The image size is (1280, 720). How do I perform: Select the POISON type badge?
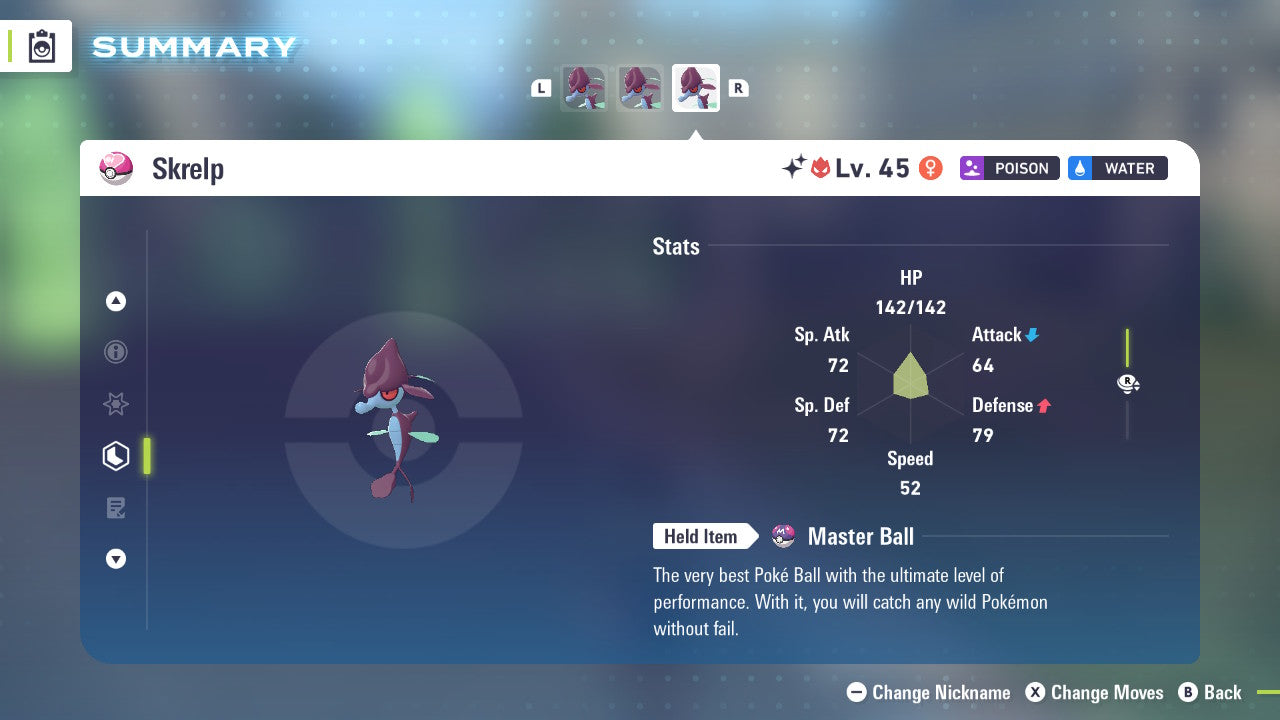tap(1009, 168)
